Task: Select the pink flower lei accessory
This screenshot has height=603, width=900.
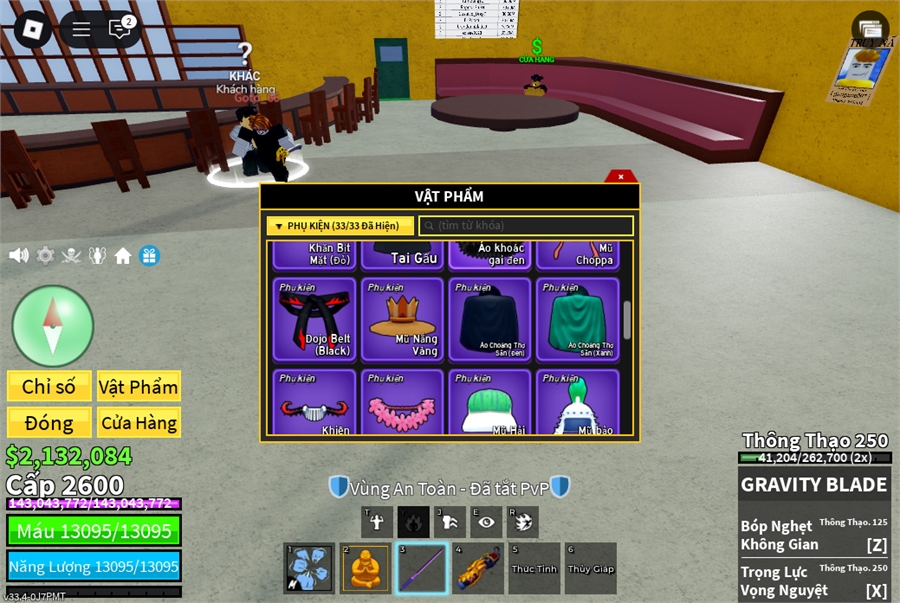Action: (x=402, y=402)
